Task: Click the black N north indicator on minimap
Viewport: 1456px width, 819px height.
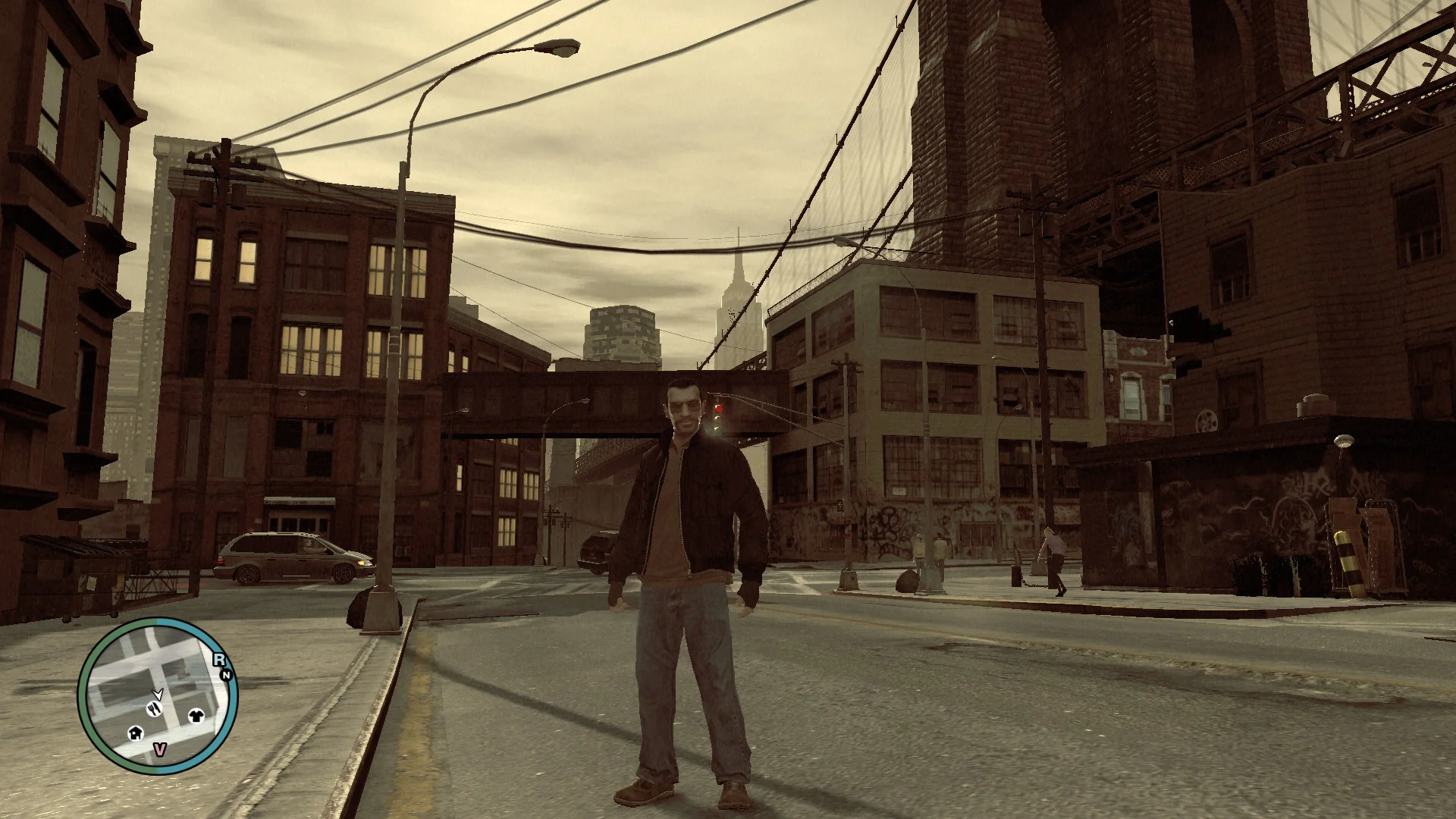Action: tap(226, 674)
